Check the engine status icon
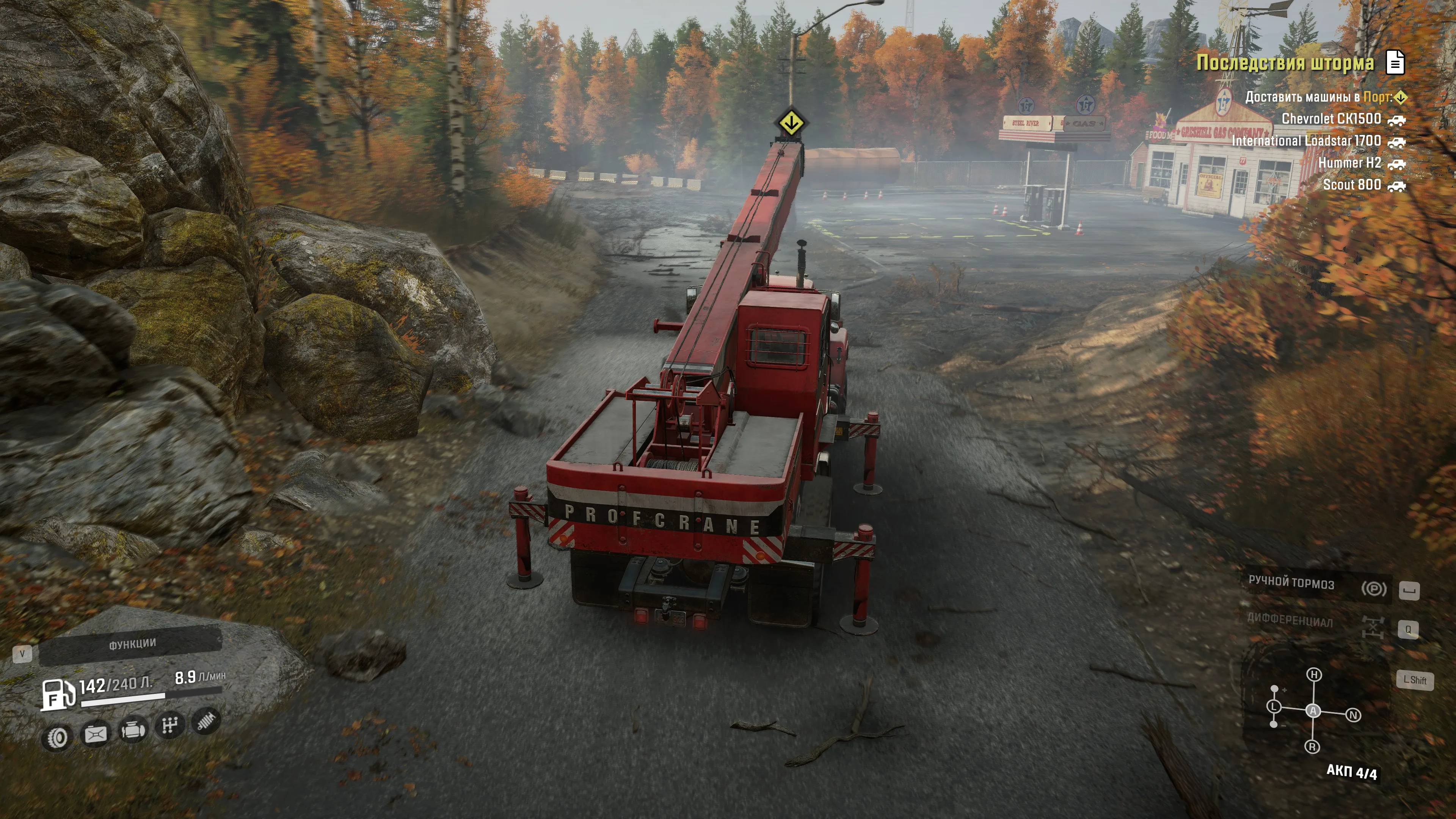Viewport: 1456px width, 819px height. (x=132, y=730)
